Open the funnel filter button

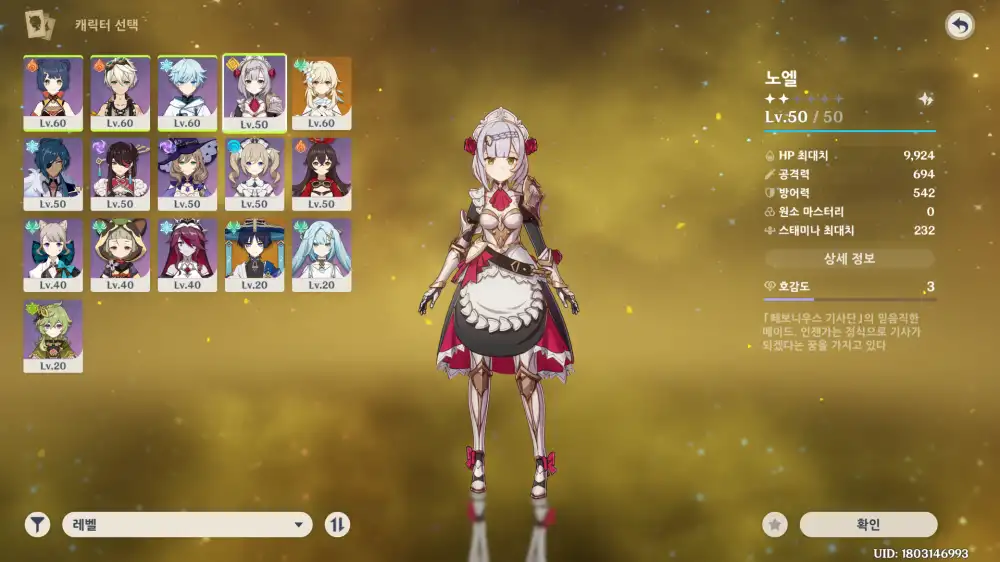pos(37,524)
